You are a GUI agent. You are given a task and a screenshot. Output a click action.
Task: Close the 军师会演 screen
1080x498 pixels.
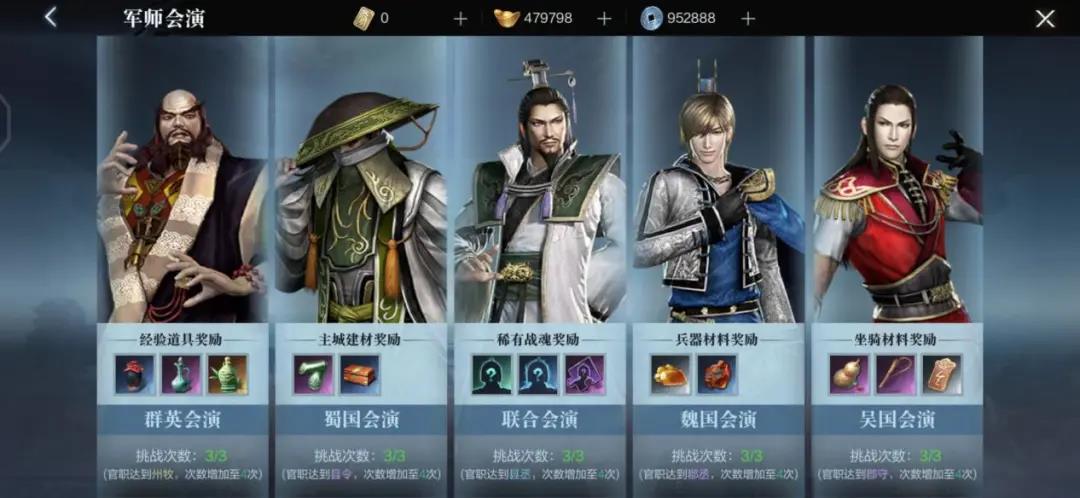tap(1045, 18)
